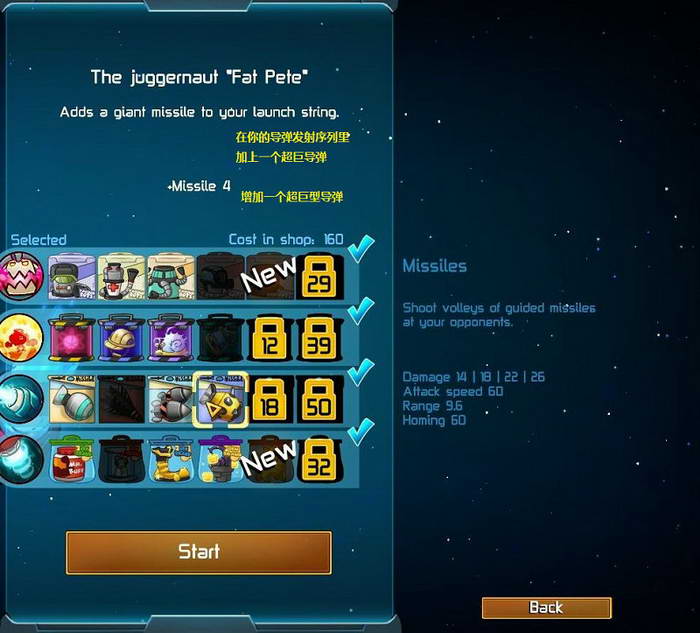Screen dimensions: 700x633
Task: Select the pink toothy monster ability
Action: click(x=22, y=277)
